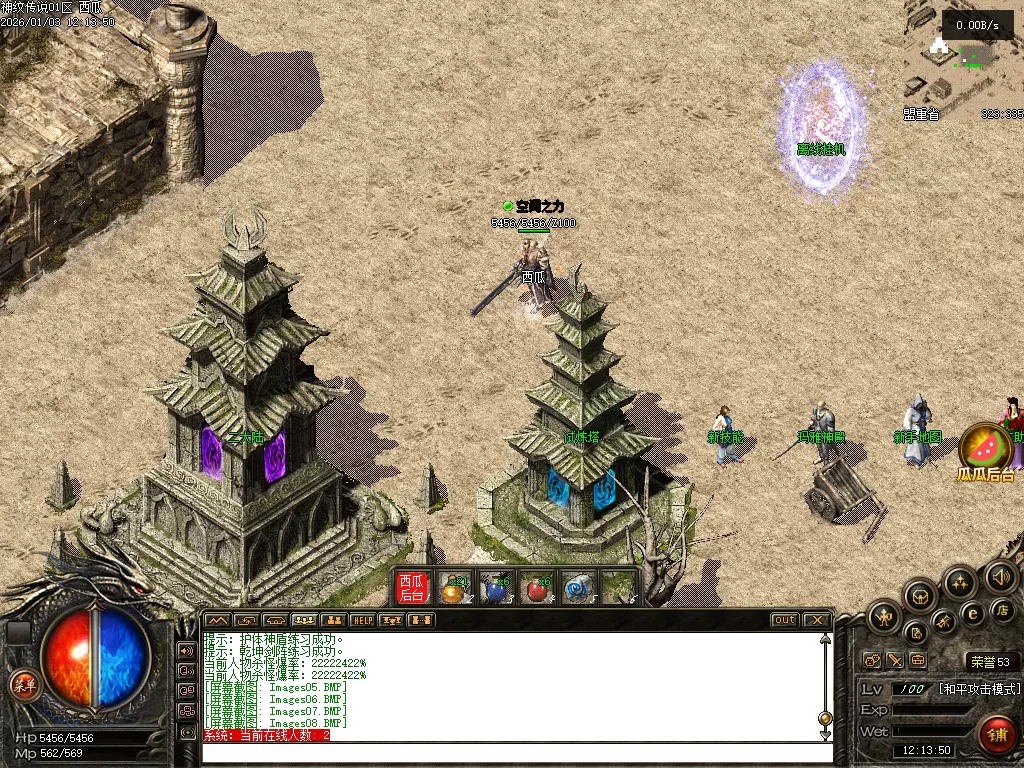Toggle sound with the round speaker button
This screenshot has width=1024, height=768.
click(1000, 577)
